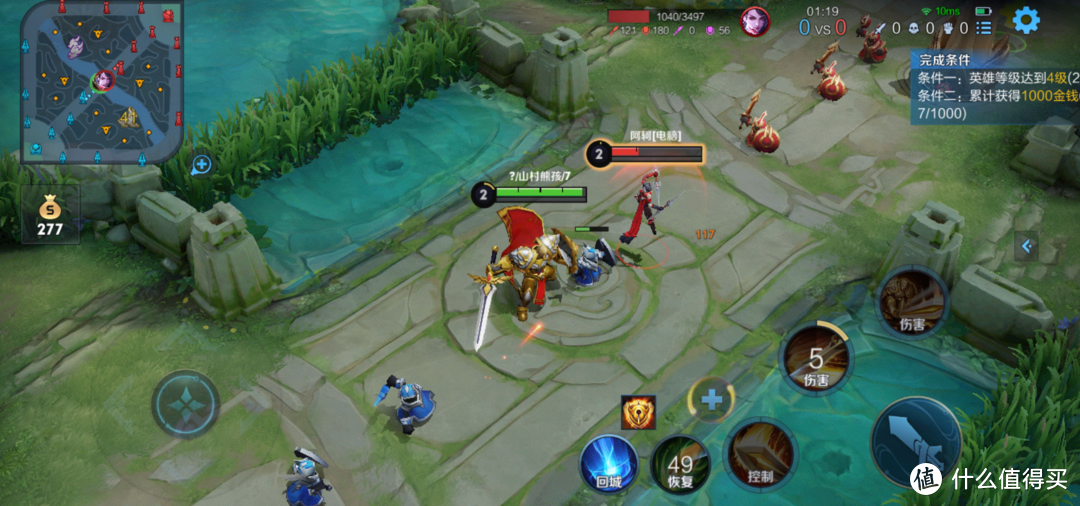Select the enemy hero portrait at top
Screen dimensions: 1080x506
[x=754, y=20]
